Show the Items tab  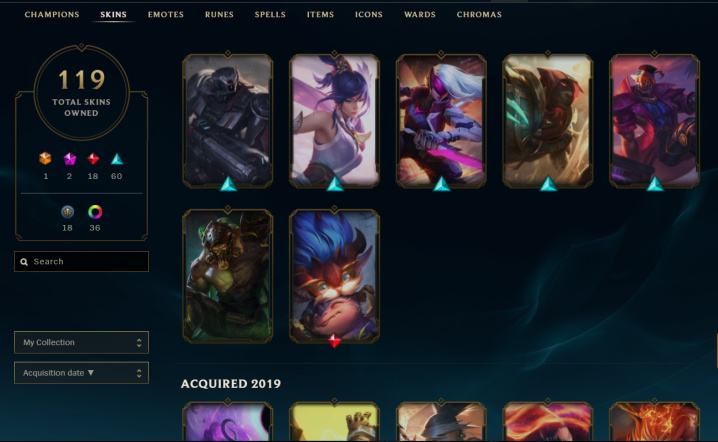(320, 15)
